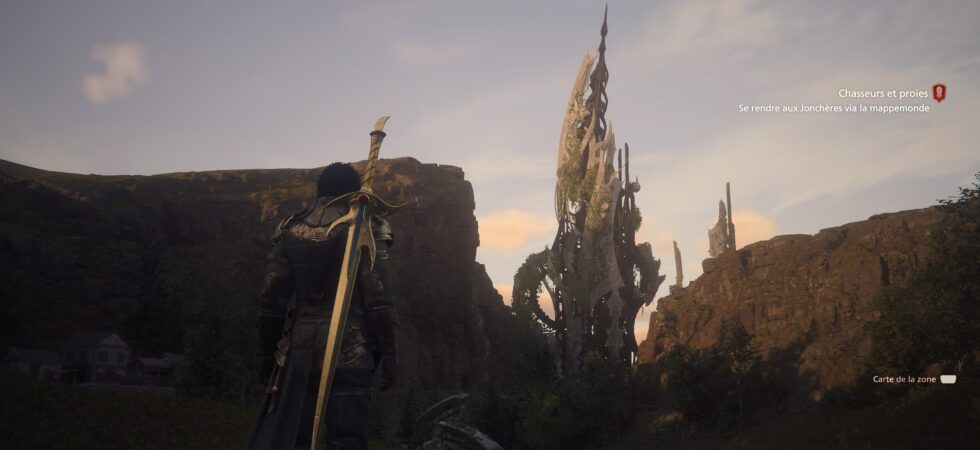Select the Chasseurs et proies quest title
This screenshot has width=980, height=450.
[882, 93]
